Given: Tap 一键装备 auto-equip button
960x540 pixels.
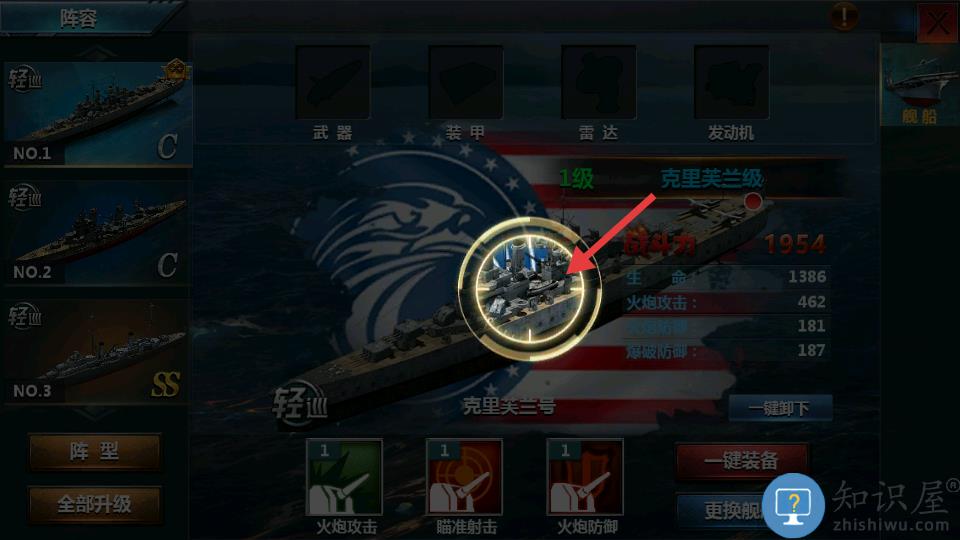Looking at the screenshot, I should coord(741,461).
